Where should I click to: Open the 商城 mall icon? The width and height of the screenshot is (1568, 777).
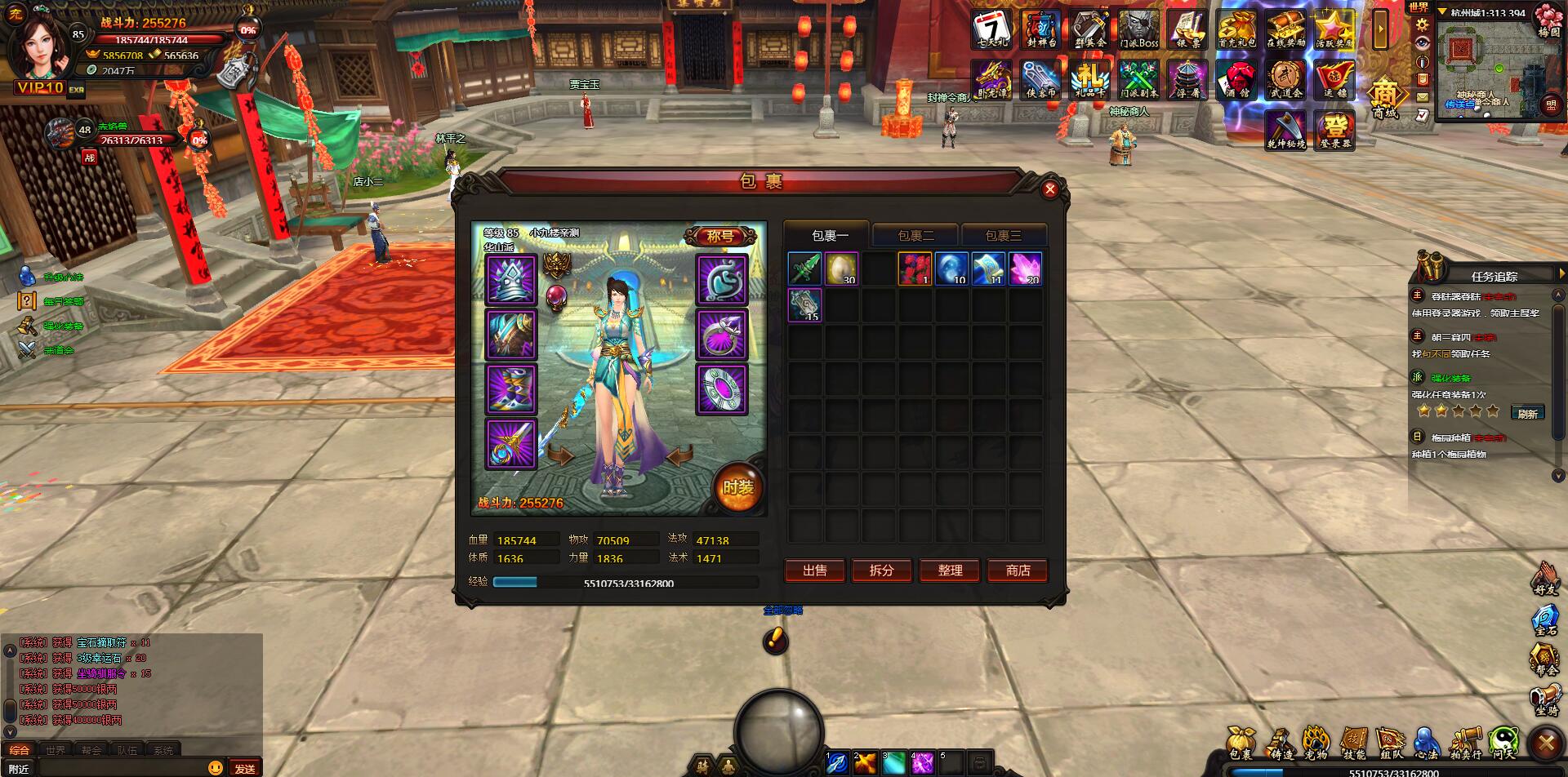point(1384,98)
